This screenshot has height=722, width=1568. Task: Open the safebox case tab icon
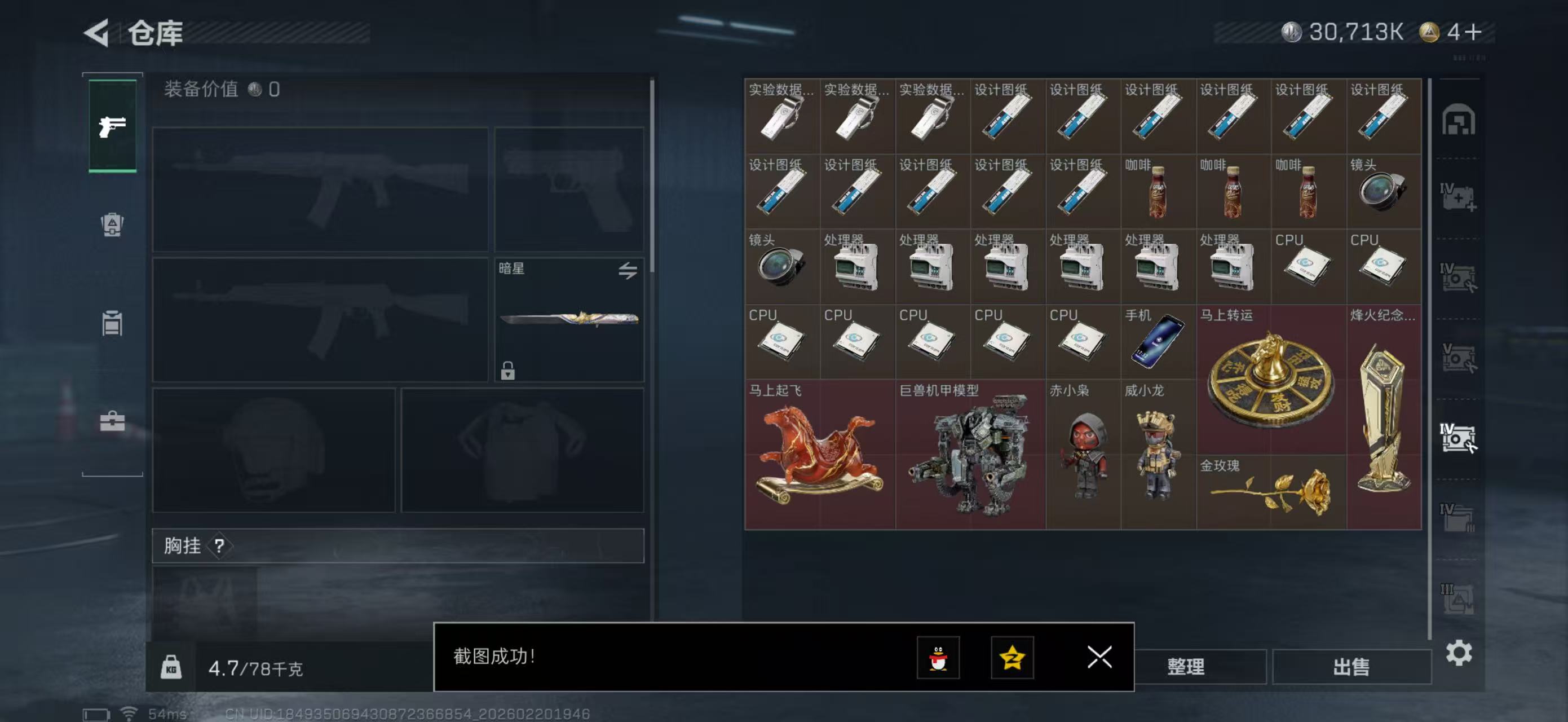(112, 421)
